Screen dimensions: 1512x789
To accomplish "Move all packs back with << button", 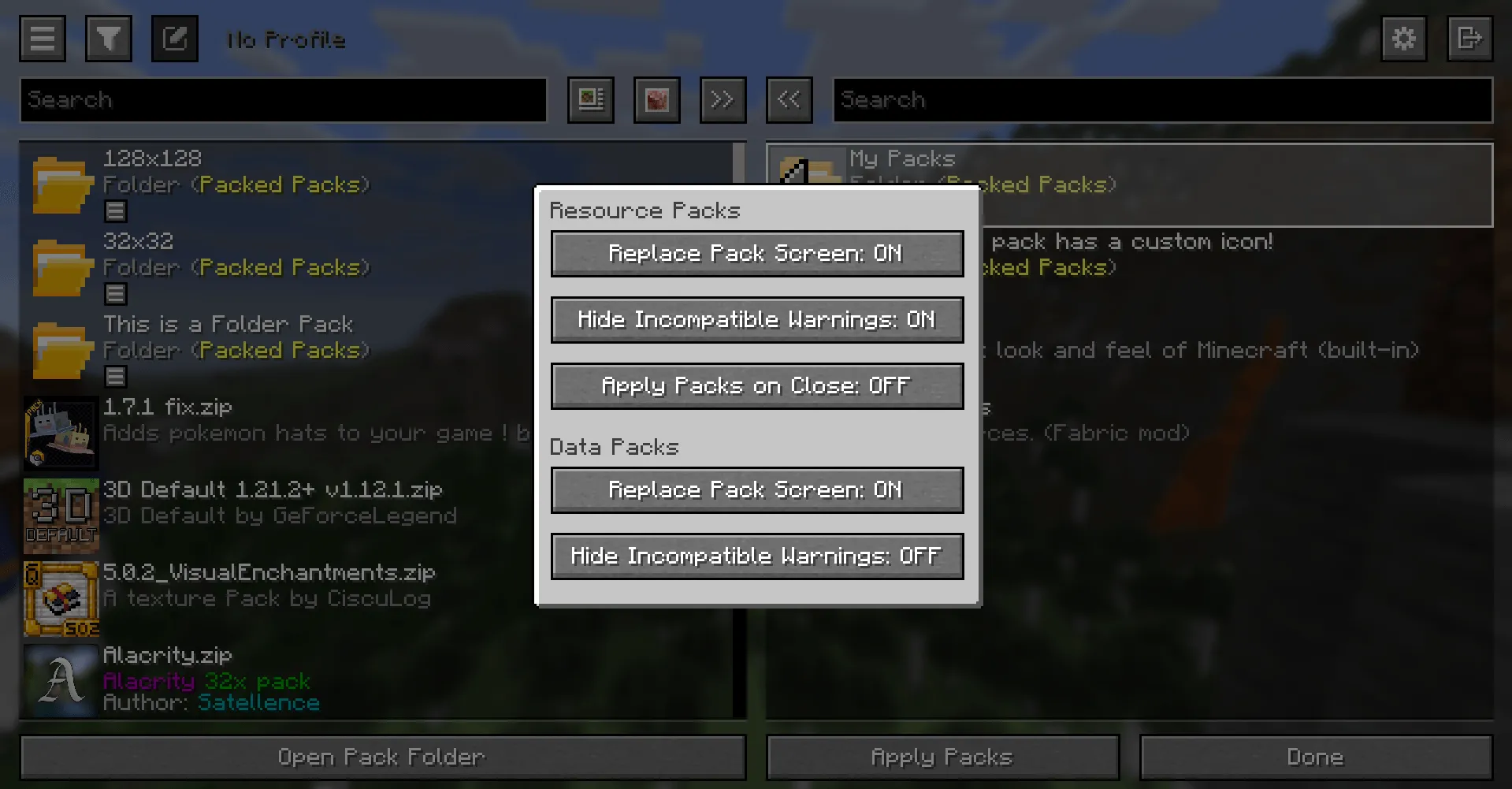I will point(789,100).
